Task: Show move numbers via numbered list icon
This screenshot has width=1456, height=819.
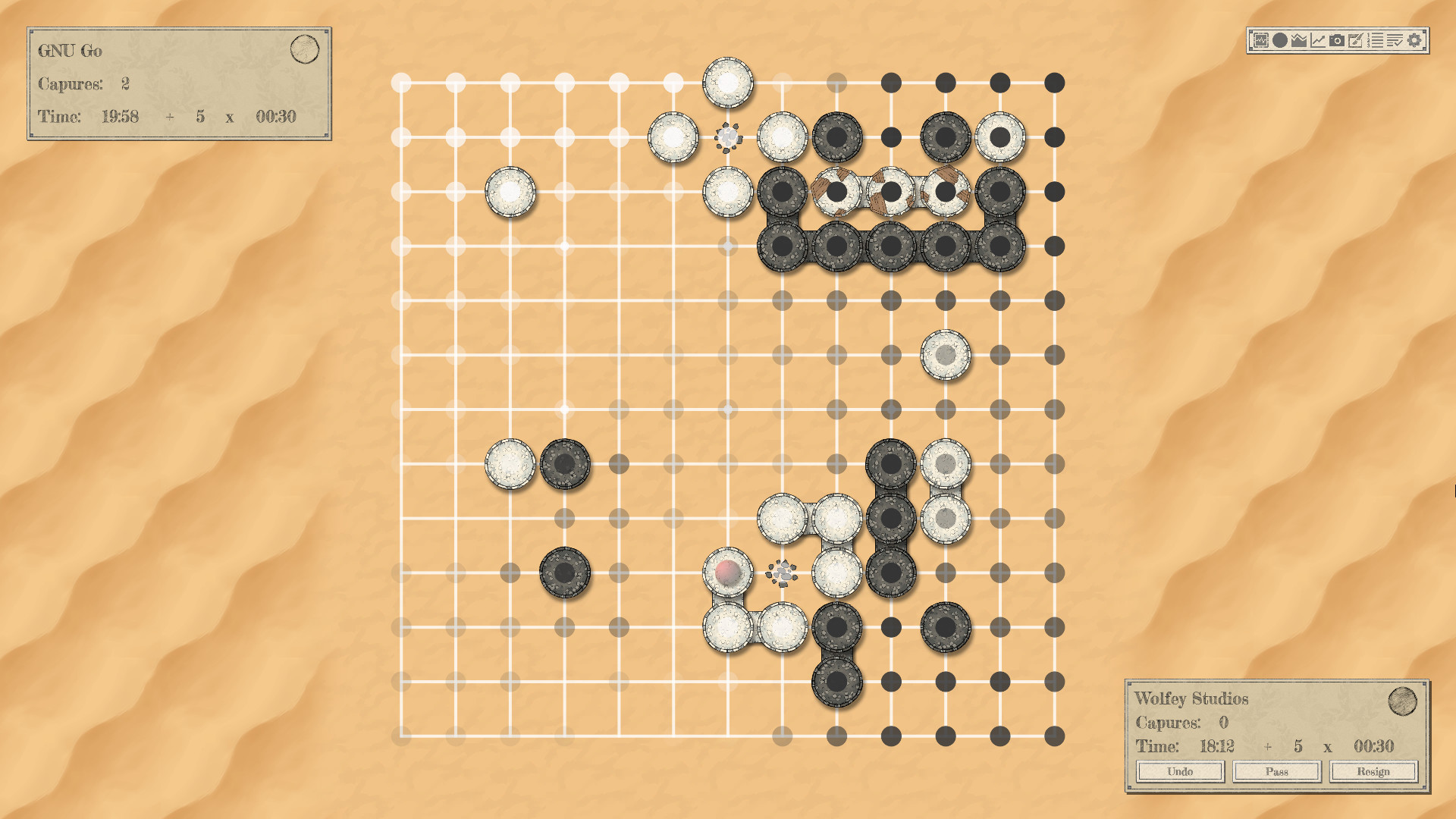Action: (1375, 40)
